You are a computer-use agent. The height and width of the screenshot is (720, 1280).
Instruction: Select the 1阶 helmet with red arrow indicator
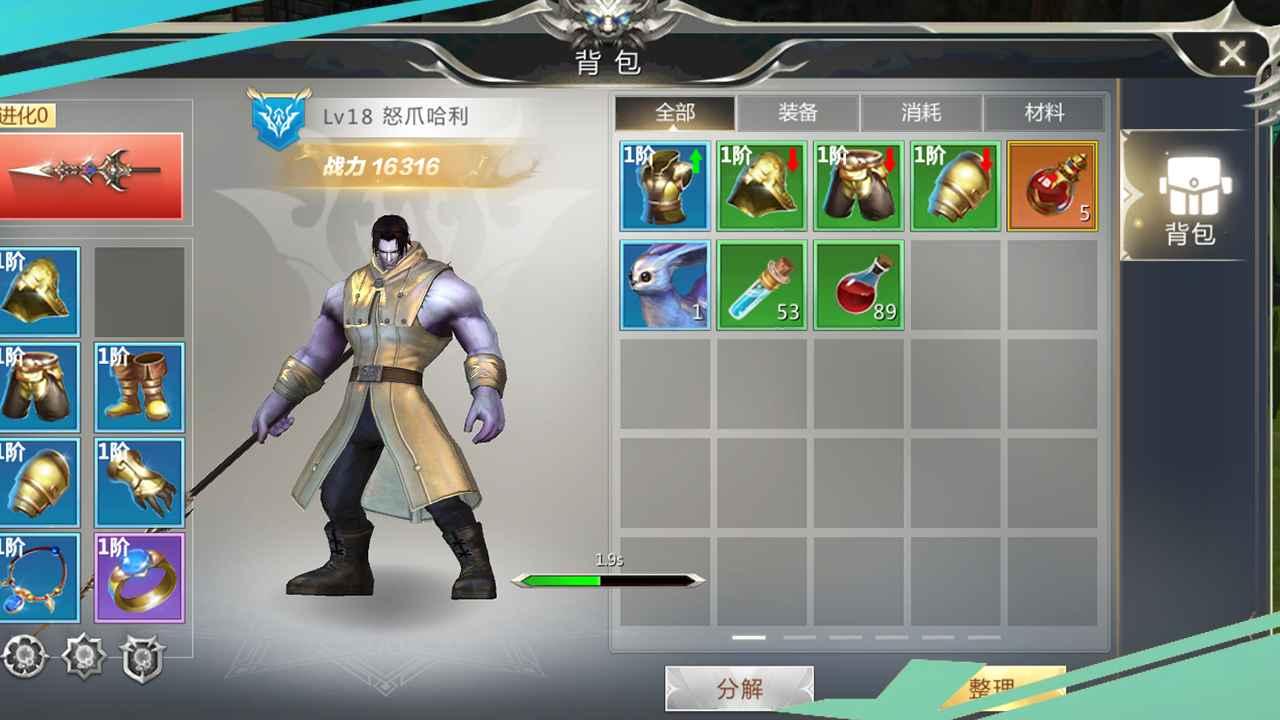(x=761, y=186)
